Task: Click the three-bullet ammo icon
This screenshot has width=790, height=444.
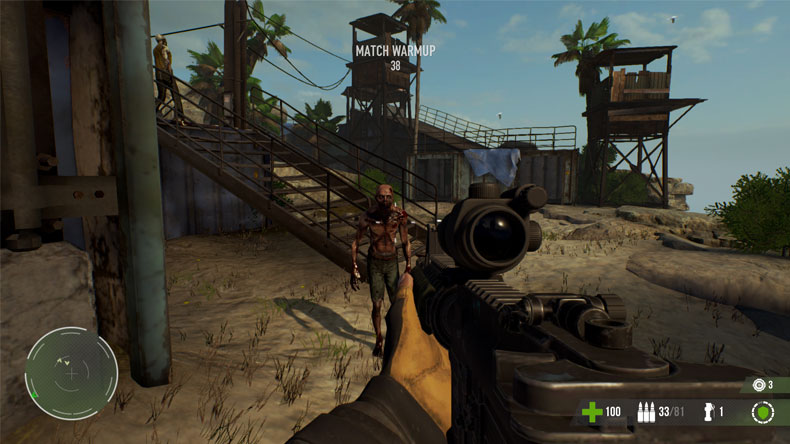Action: [x=645, y=411]
